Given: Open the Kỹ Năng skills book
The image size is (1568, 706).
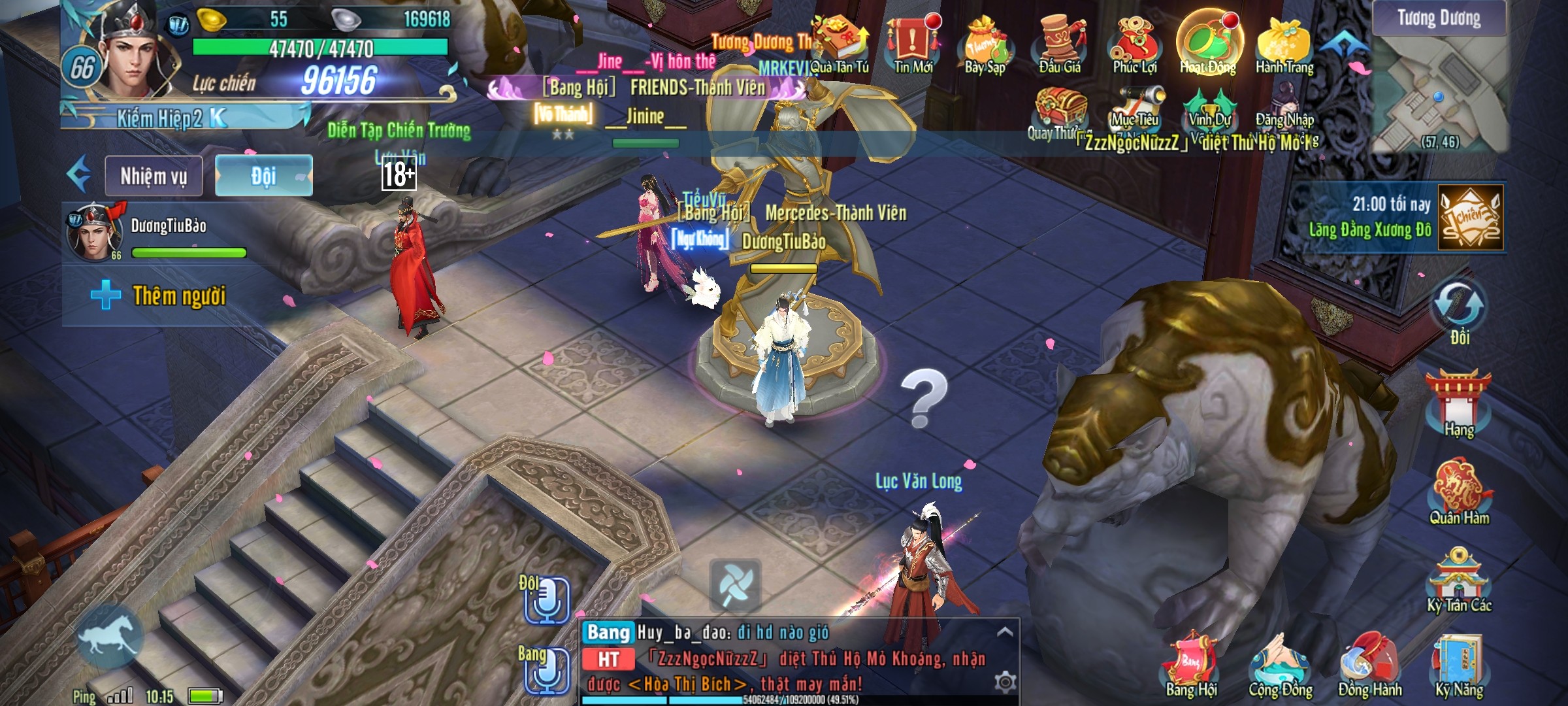Looking at the screenshot, I should tap(1459, 667).
